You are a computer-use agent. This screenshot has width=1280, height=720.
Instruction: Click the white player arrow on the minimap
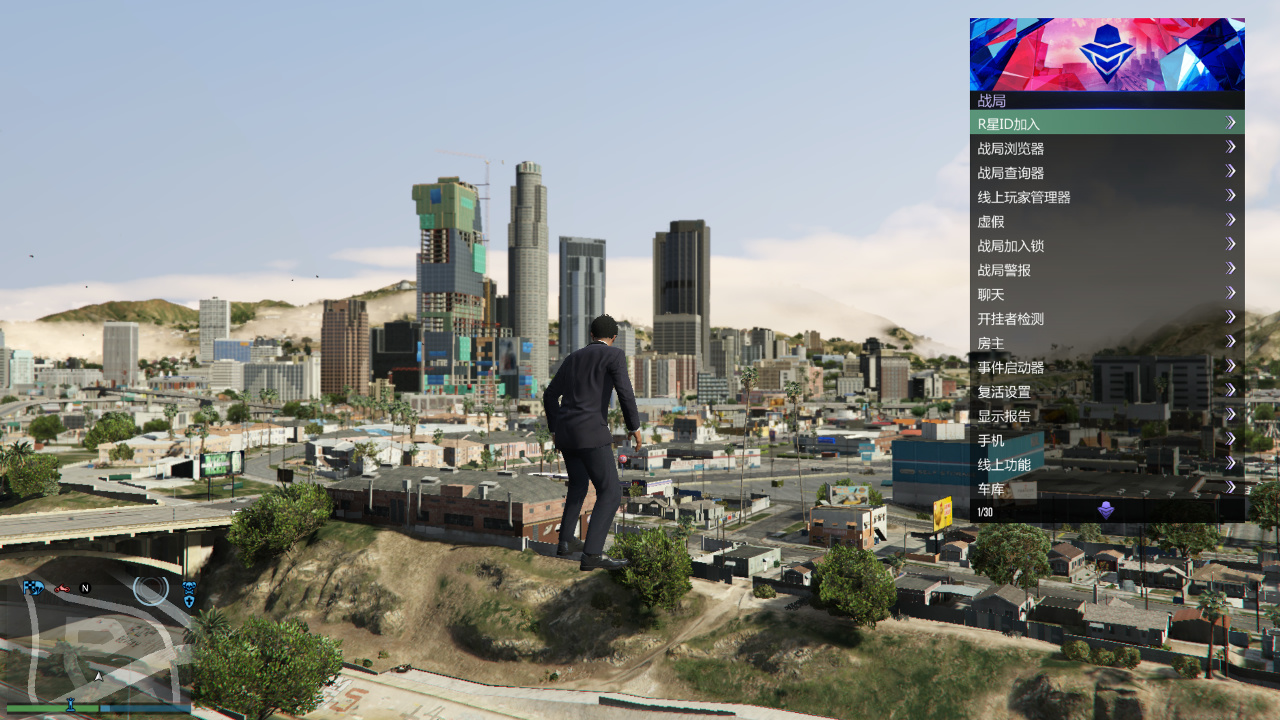pos(98,677)
